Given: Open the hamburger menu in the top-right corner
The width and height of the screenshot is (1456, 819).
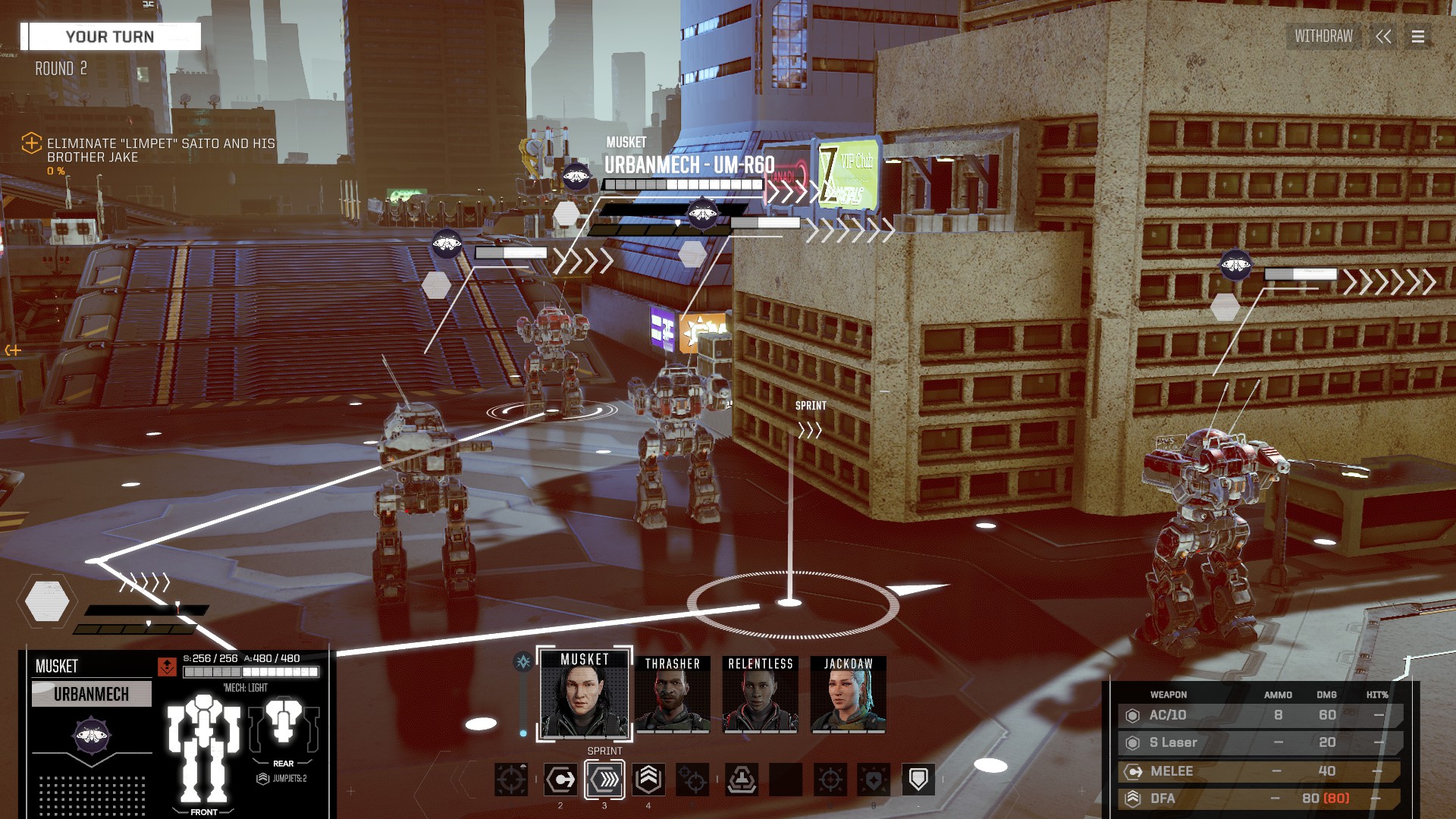Looking at the screenshot, I should [1420, 36].
